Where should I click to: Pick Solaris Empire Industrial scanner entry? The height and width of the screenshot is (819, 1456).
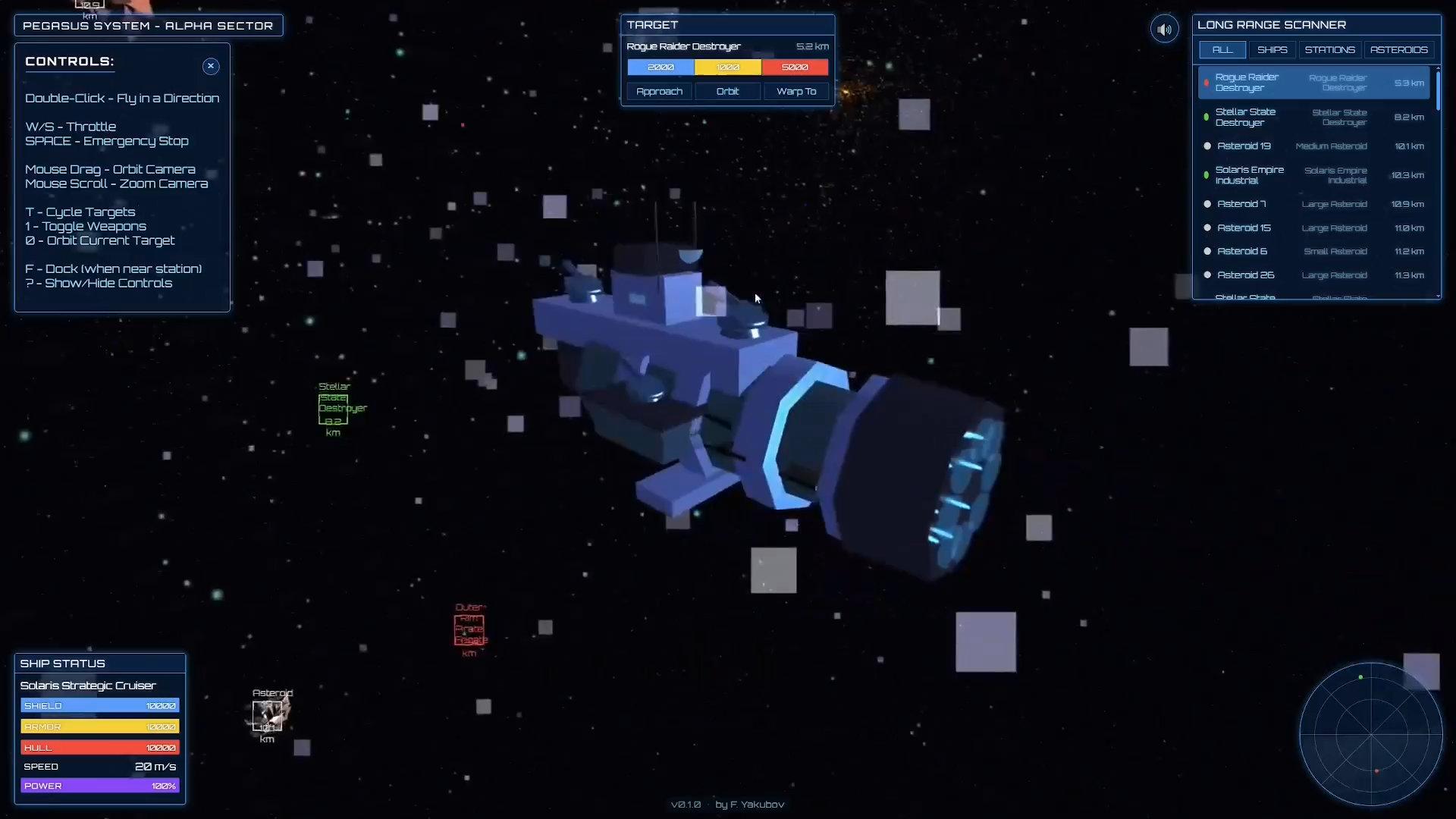1313,175
